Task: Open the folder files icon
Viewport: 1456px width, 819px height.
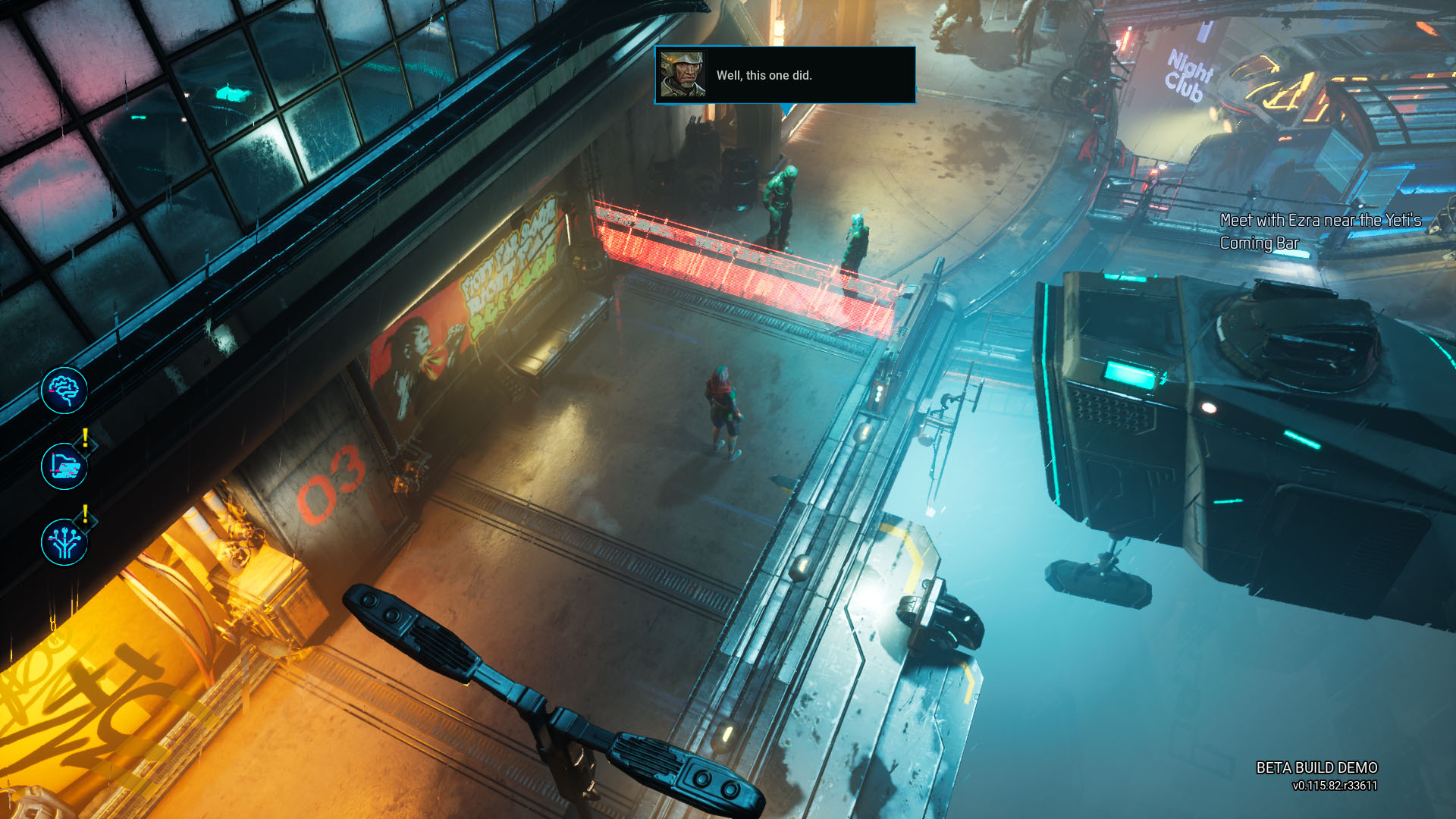Action: pyautogui.click(x=64, y=466)
